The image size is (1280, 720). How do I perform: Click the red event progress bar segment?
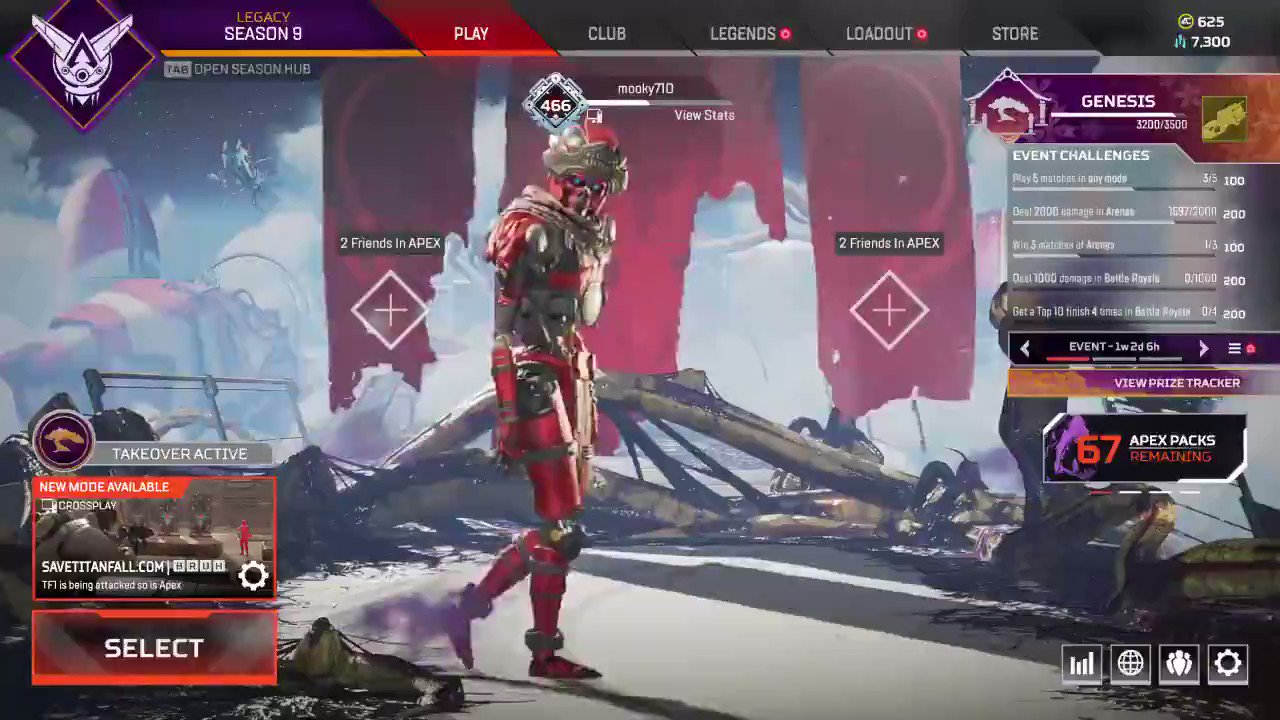[x=1067, y=359]
